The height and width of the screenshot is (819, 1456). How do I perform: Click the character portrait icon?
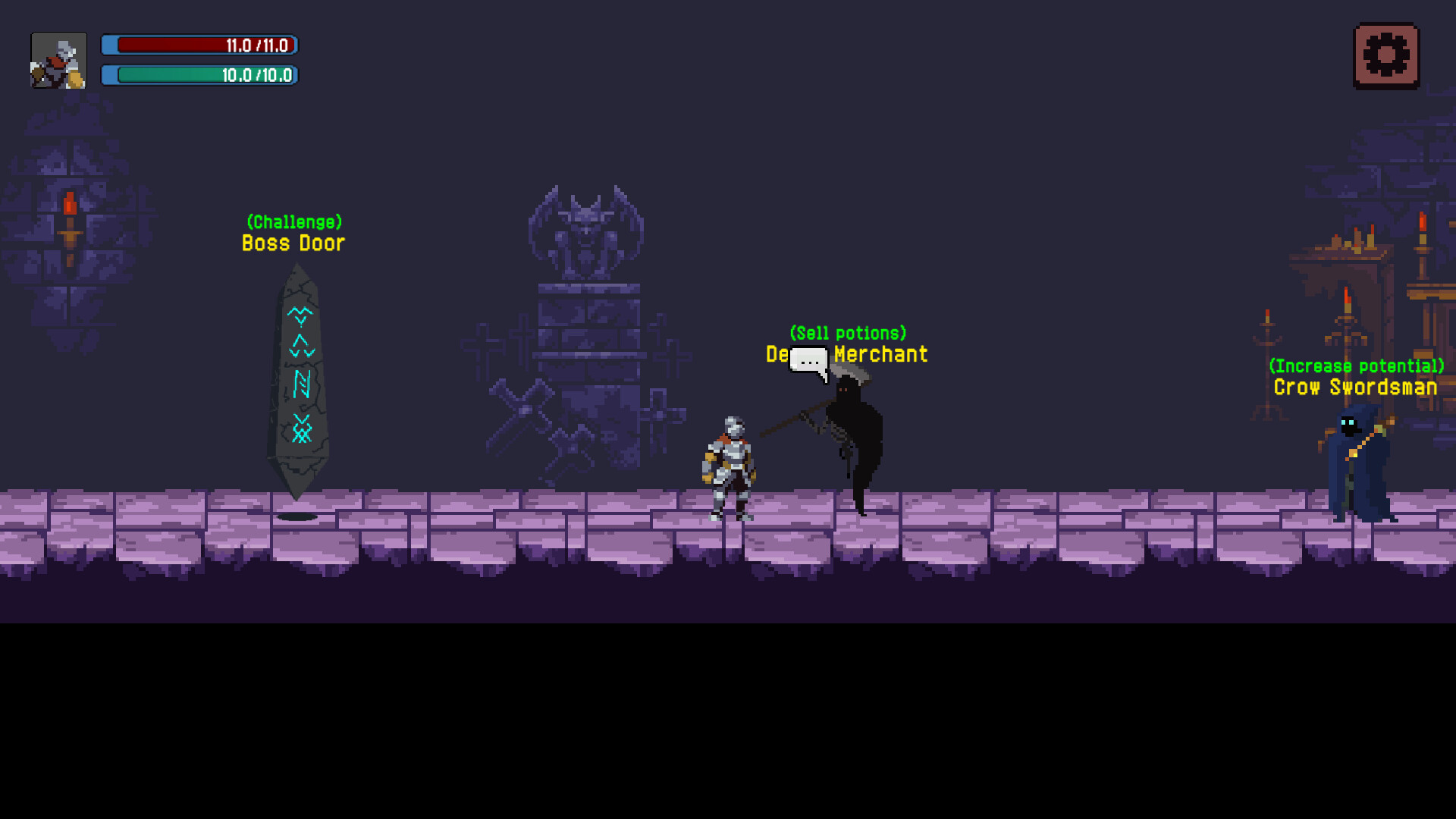point(58,60)
